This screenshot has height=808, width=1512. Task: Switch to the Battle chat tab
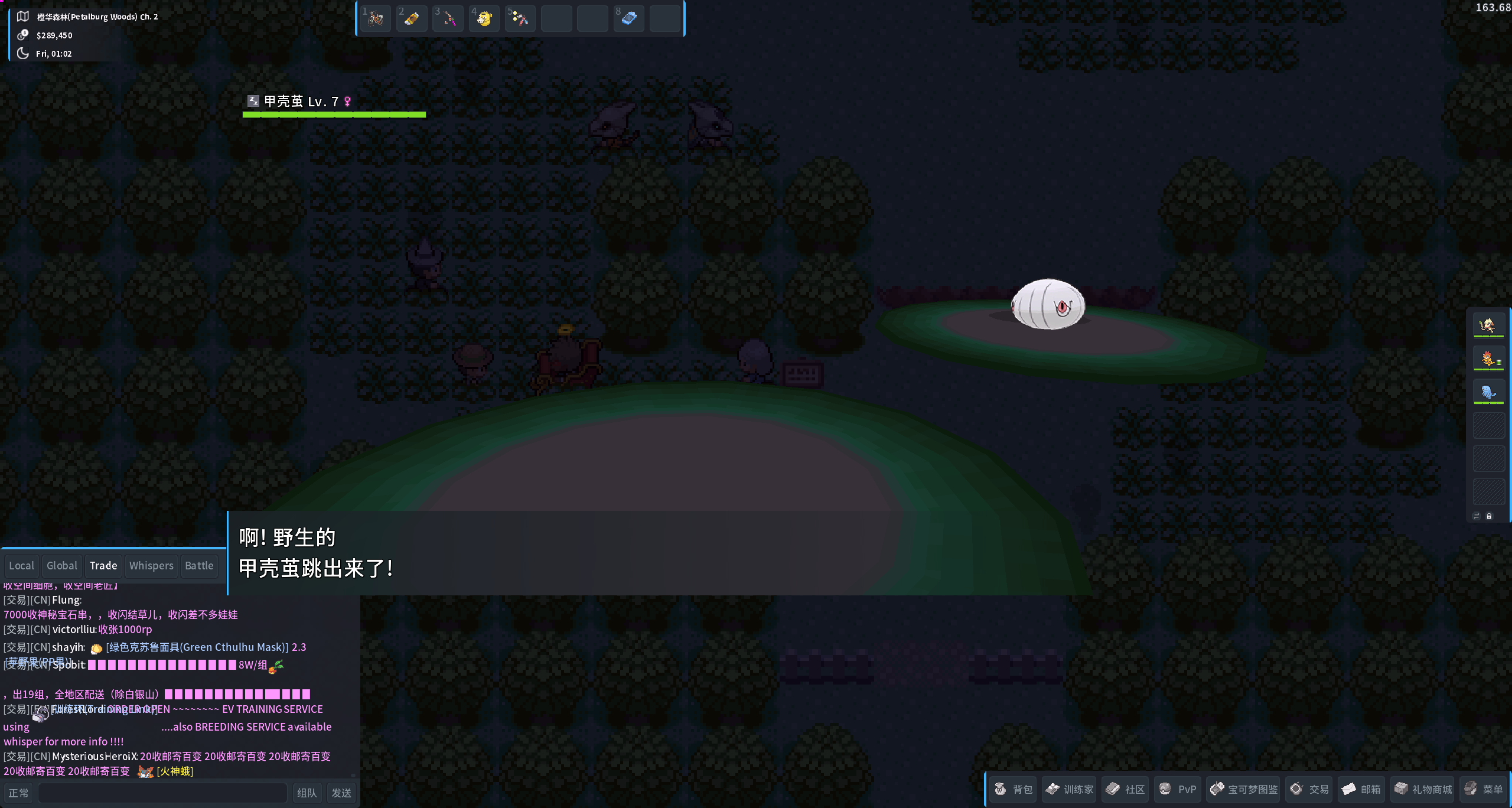coord(199,565)
